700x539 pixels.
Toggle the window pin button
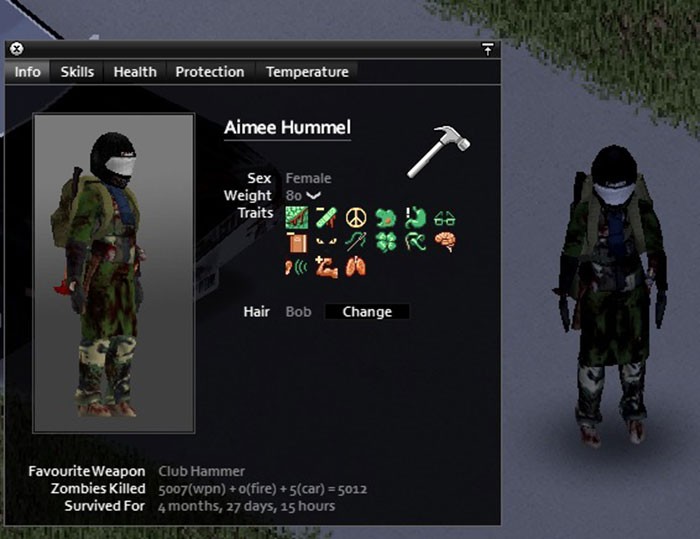click(487, 49)
